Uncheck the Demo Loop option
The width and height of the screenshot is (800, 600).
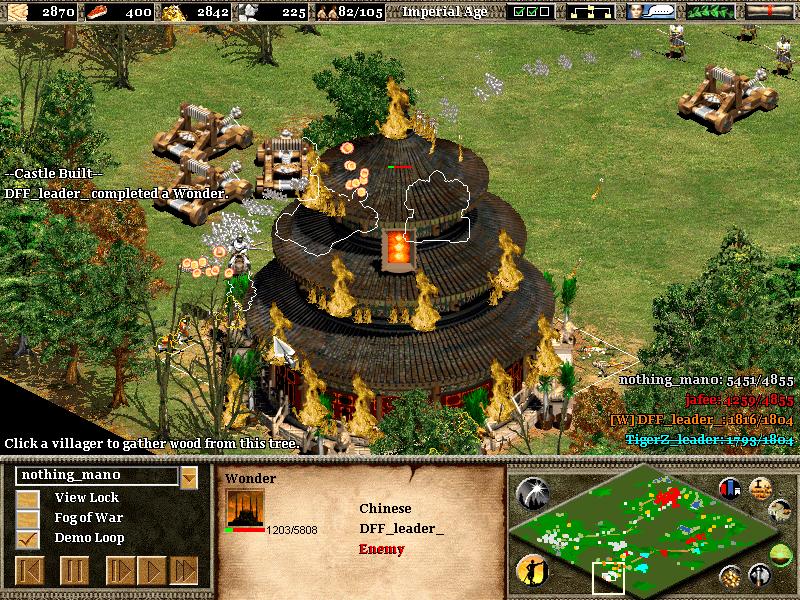click(30, 538)
